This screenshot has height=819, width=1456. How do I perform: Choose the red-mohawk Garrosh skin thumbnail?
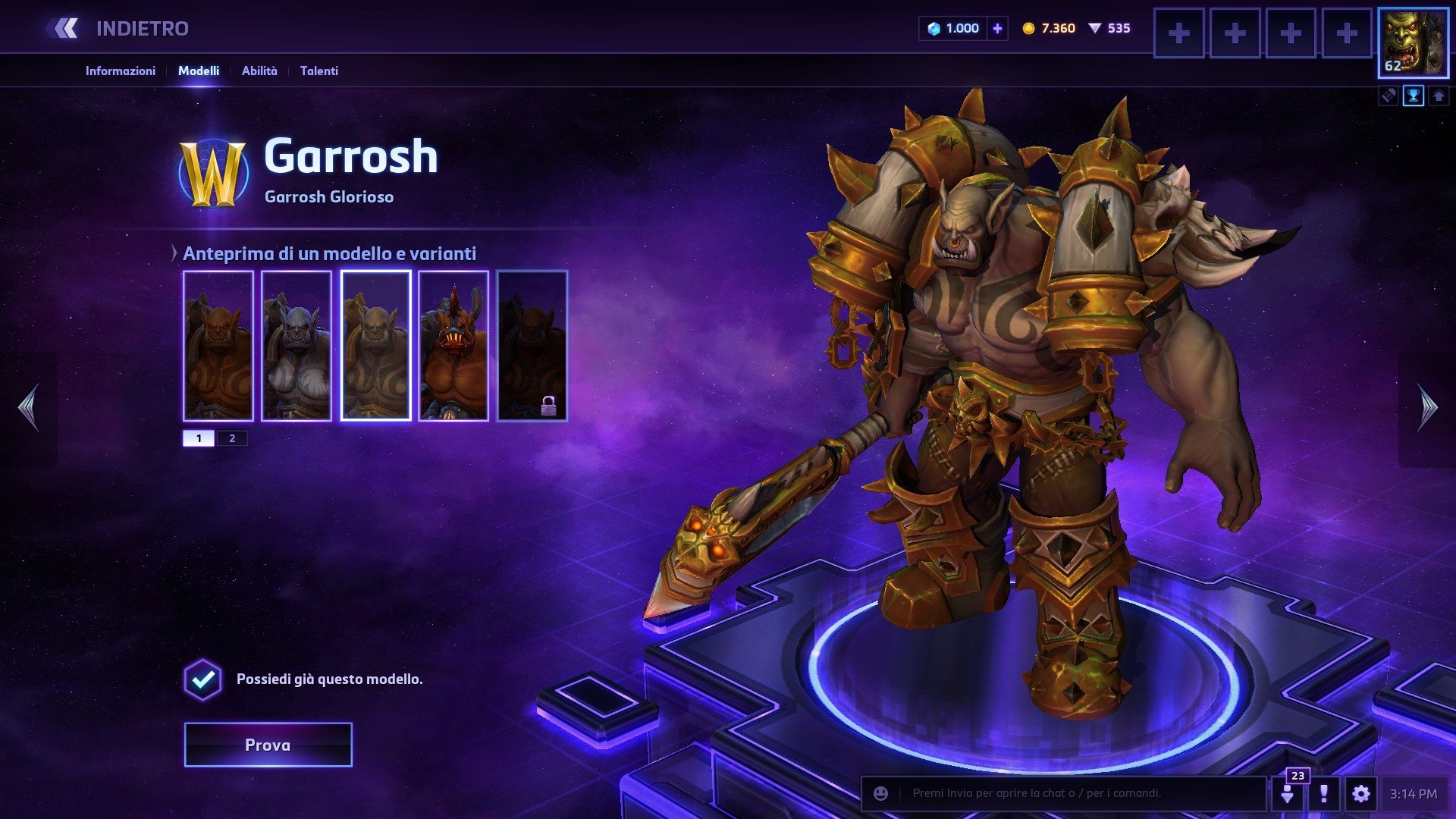pos(453,345)
